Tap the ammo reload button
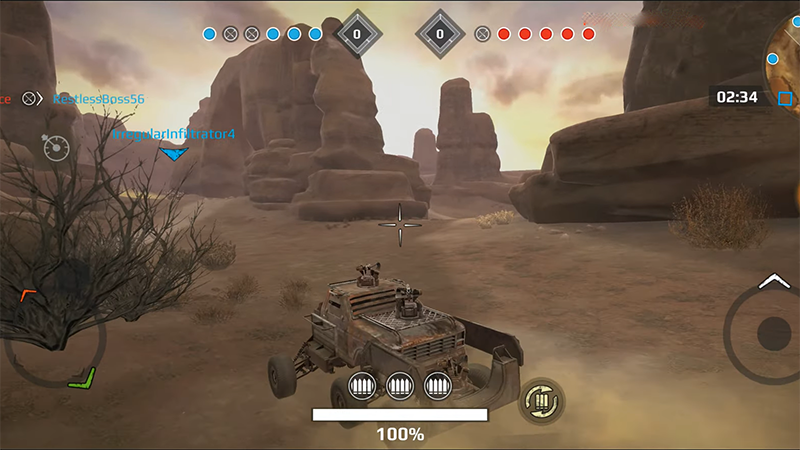 pyautogui.click(x=541, y=401)
